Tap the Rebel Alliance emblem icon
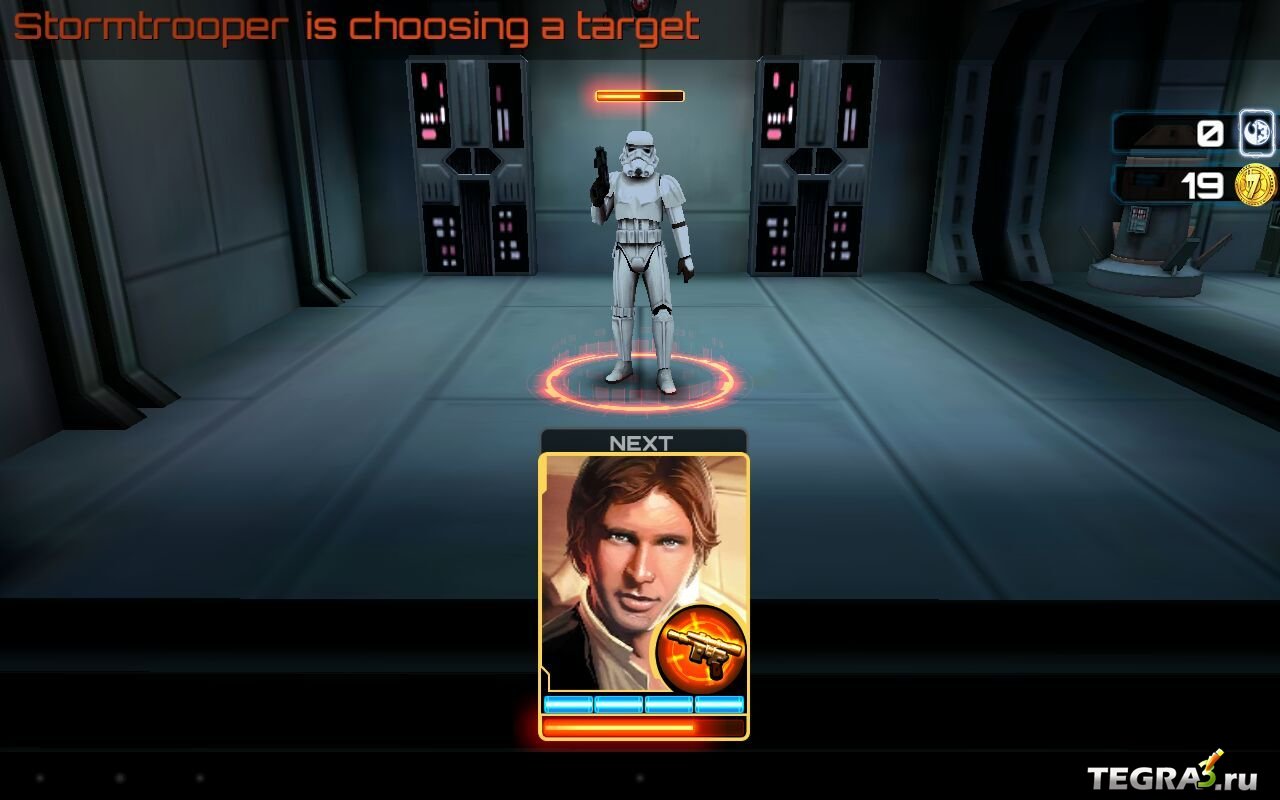This screenshot has width=1280, height=800. click(1257, 133)
